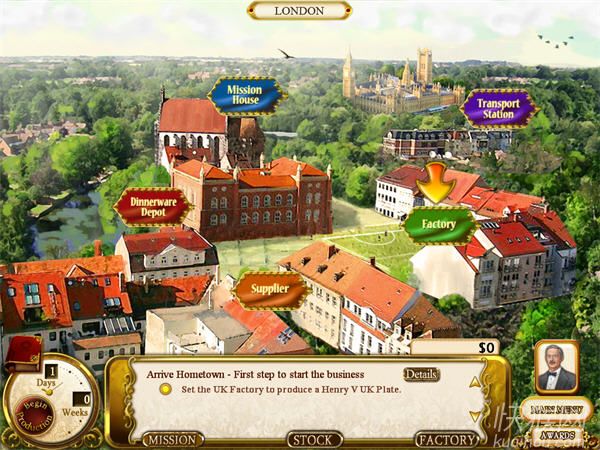Select the Dinnerware Depot sign
Image resolution: width=600 pixels, height=450 pixels.
(151, 207)
